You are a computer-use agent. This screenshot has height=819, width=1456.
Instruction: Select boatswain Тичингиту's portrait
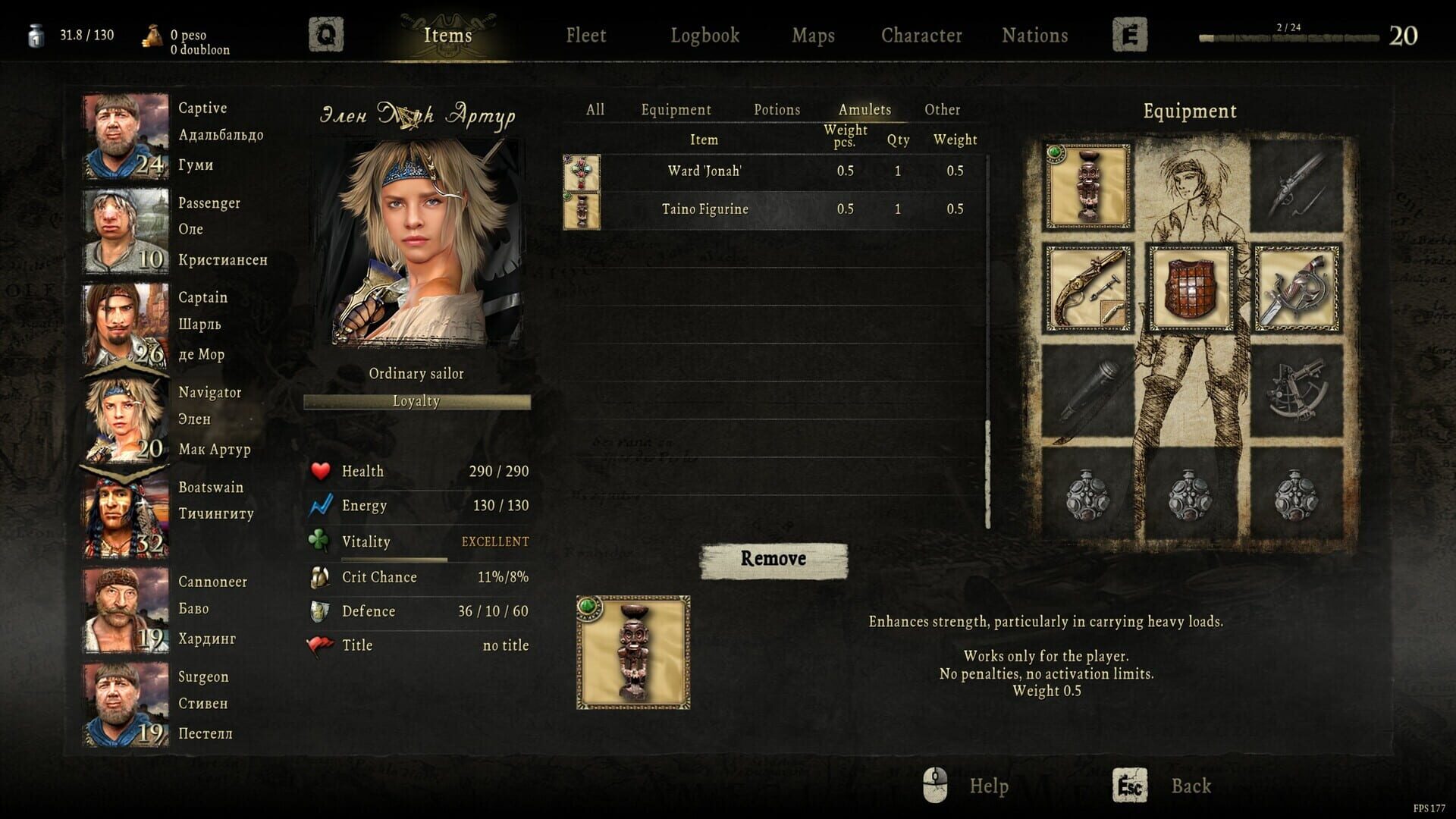point(124,510)
